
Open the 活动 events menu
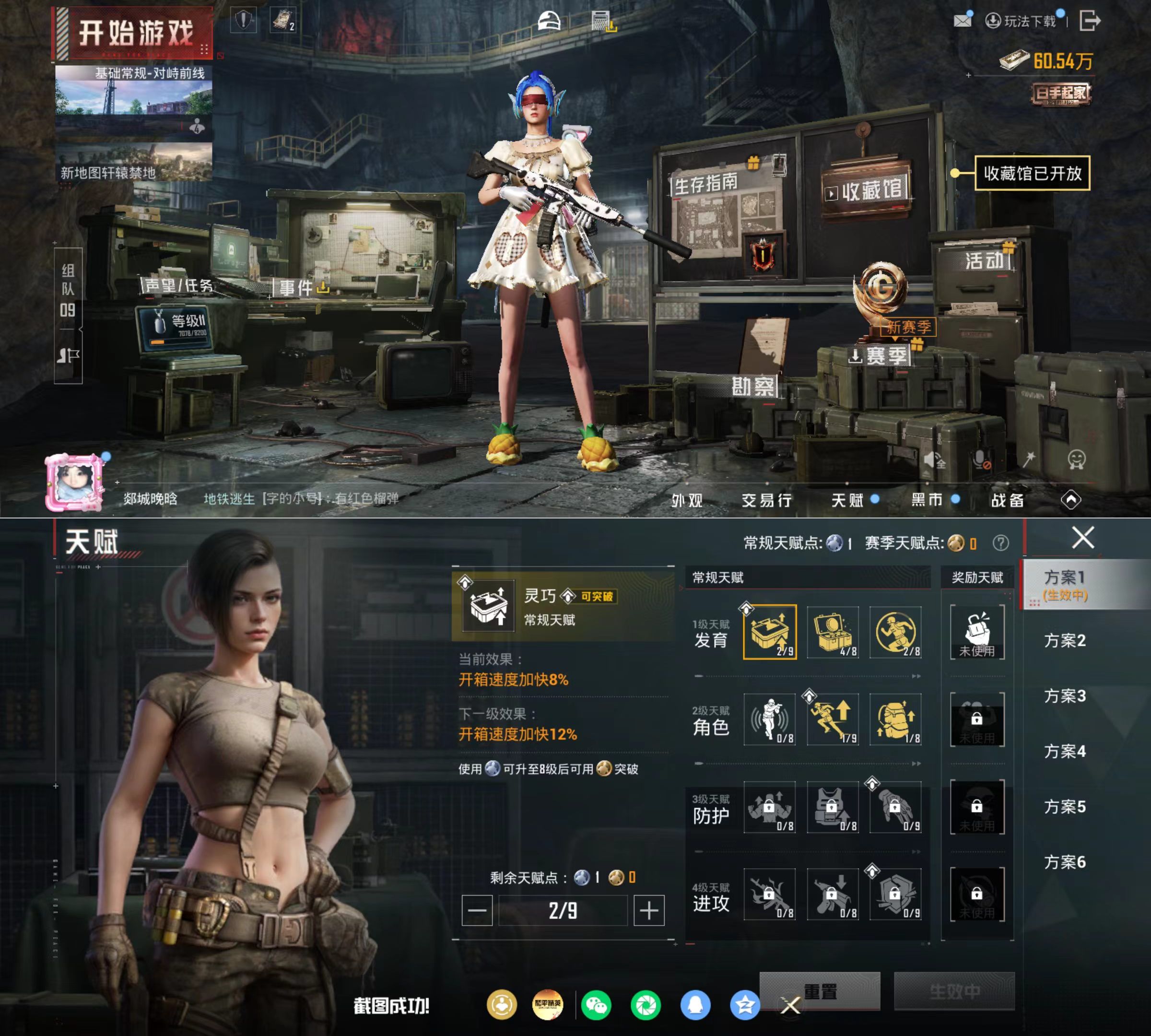tap(984, 261)
